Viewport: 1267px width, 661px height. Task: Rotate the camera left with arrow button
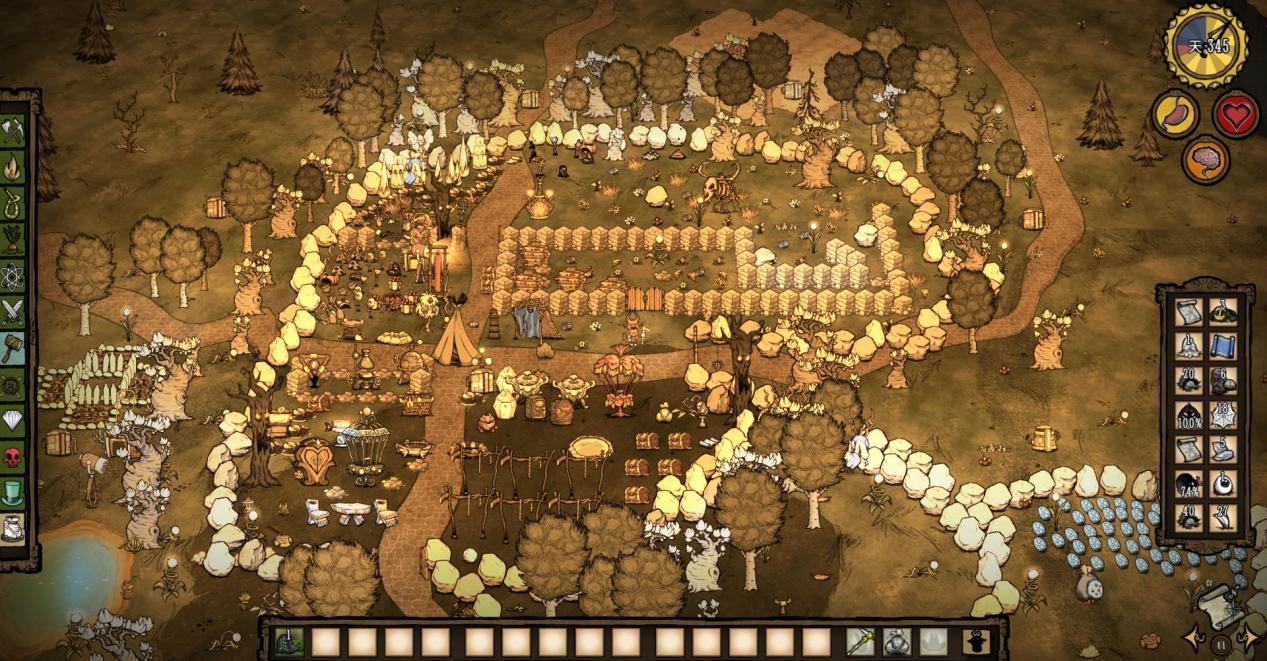click(x=1192, y=637)
